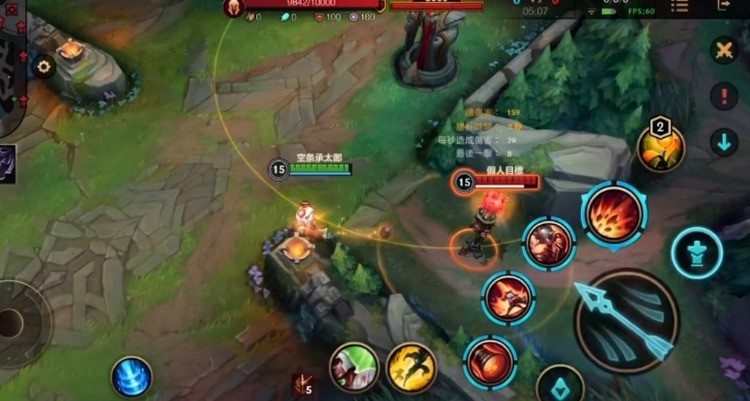Click the exit arrow icon

pyautogui.click(x=725, y=6)
